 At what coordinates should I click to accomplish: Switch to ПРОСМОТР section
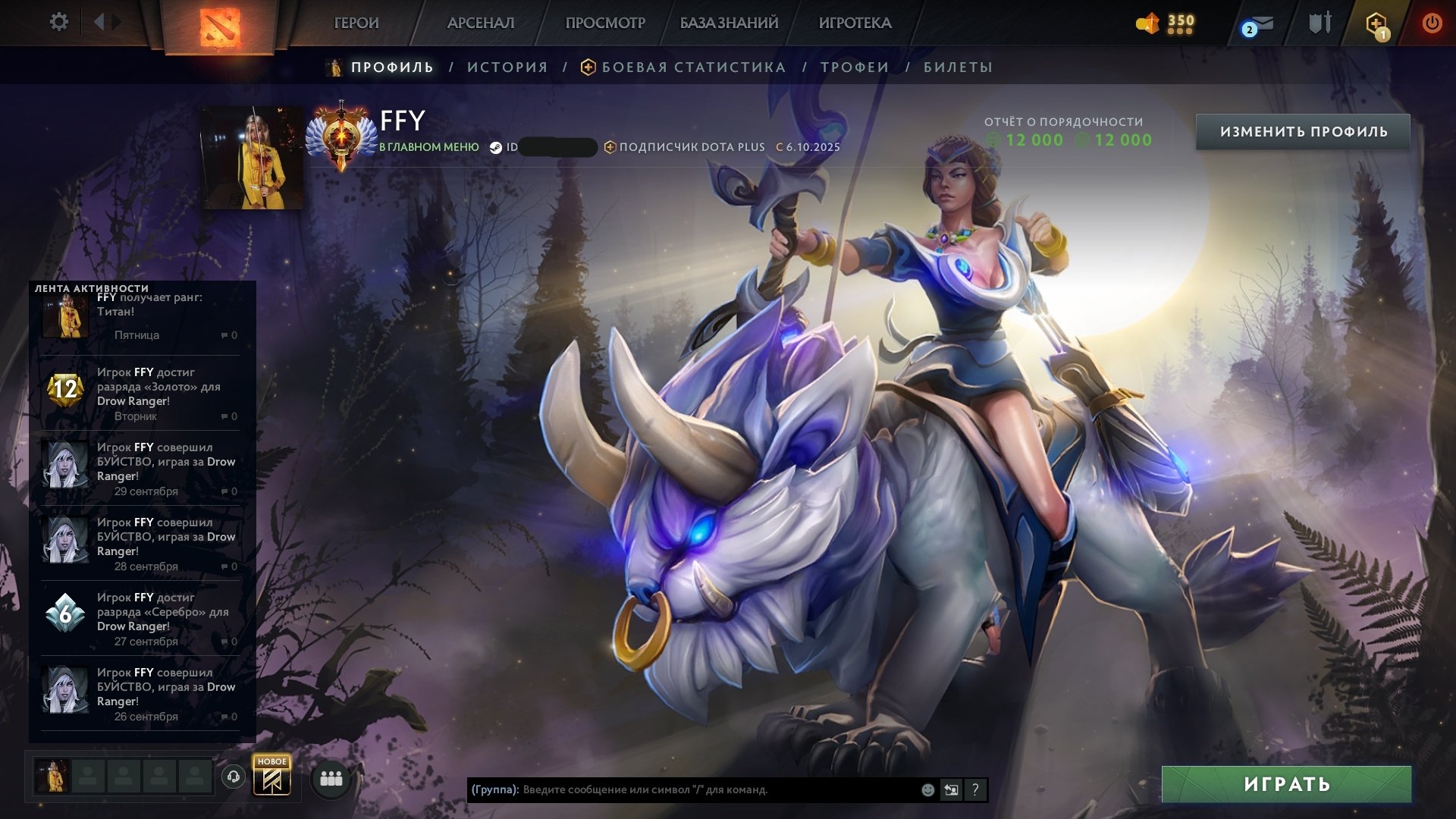(605, 23)
